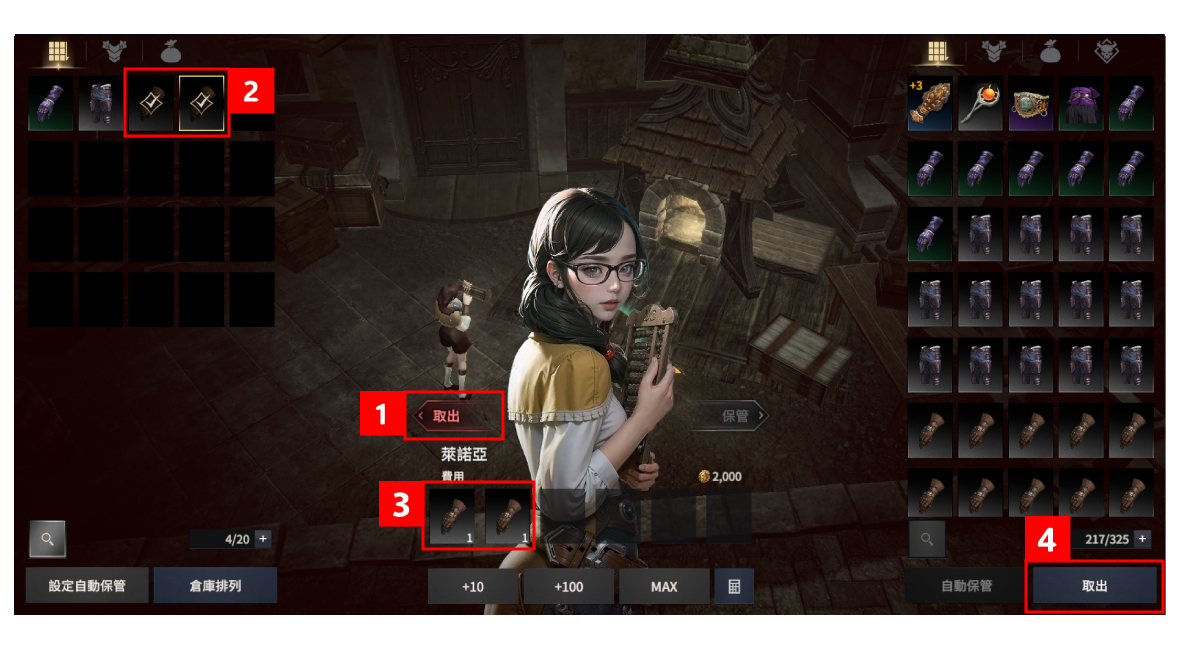This screenshot has height=650, width=1180.
Task: Open the magnifier search beside the 4/20 counter
Action: click(47, 539)
